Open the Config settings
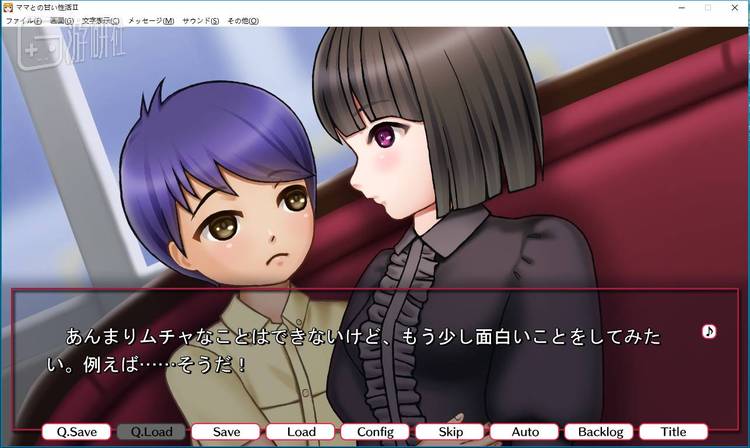This screenshot has width=750, height=448. coord(375,432)
